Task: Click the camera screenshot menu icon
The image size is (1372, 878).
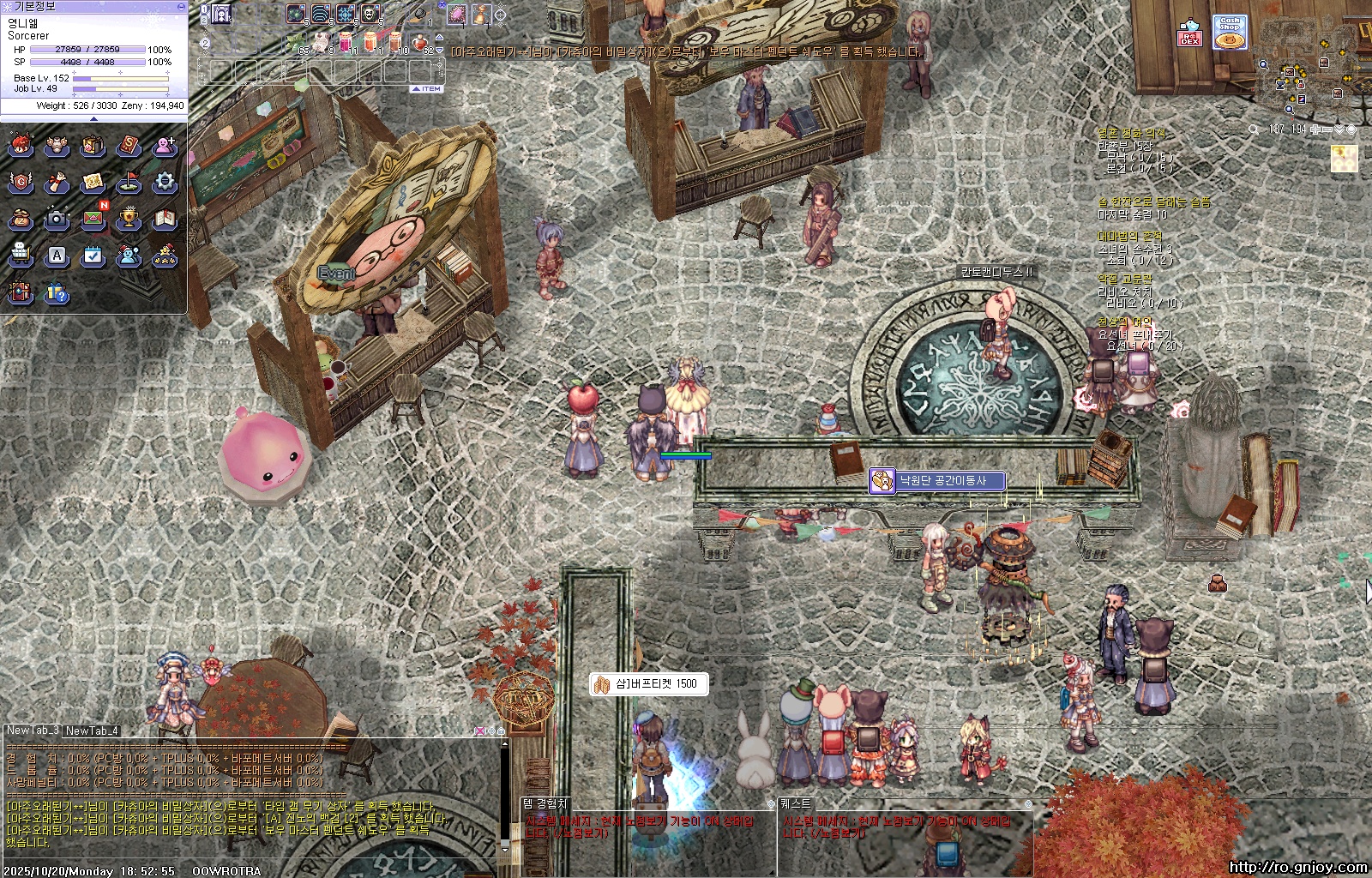Action: (x=57, y=219)
